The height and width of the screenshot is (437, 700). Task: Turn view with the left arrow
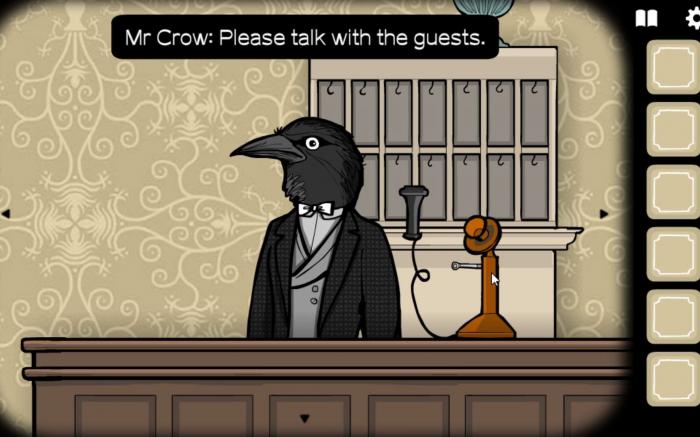point(5,213)
